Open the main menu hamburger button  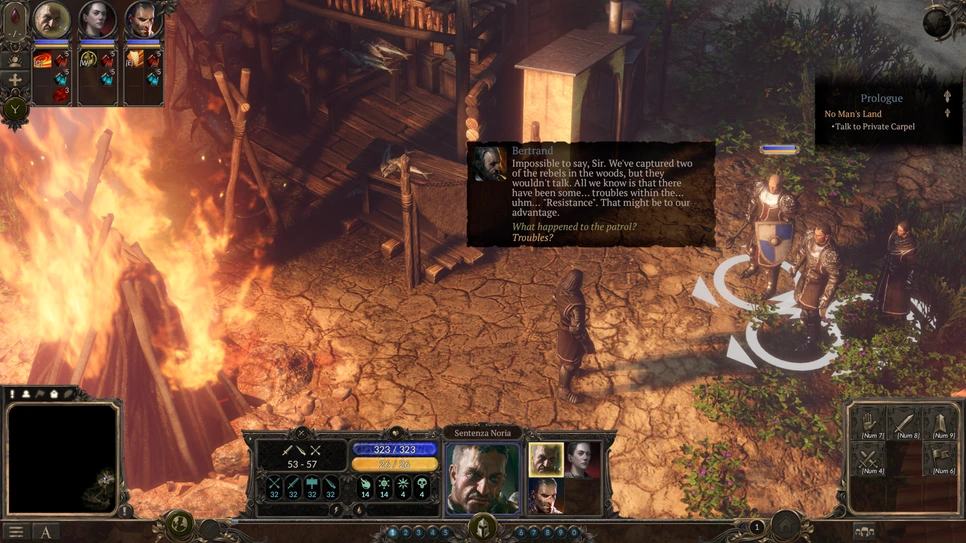point(15,532)
